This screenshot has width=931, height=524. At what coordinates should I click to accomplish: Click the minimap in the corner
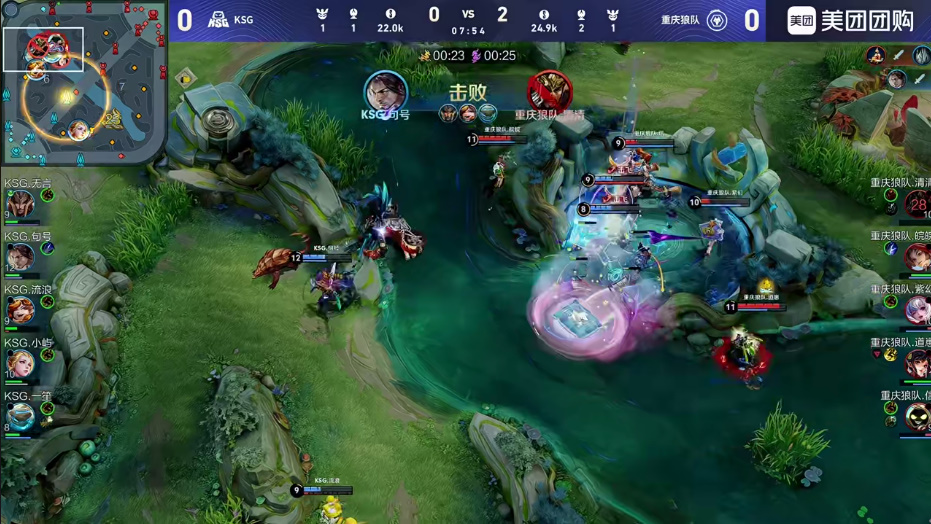pos(82,82)
